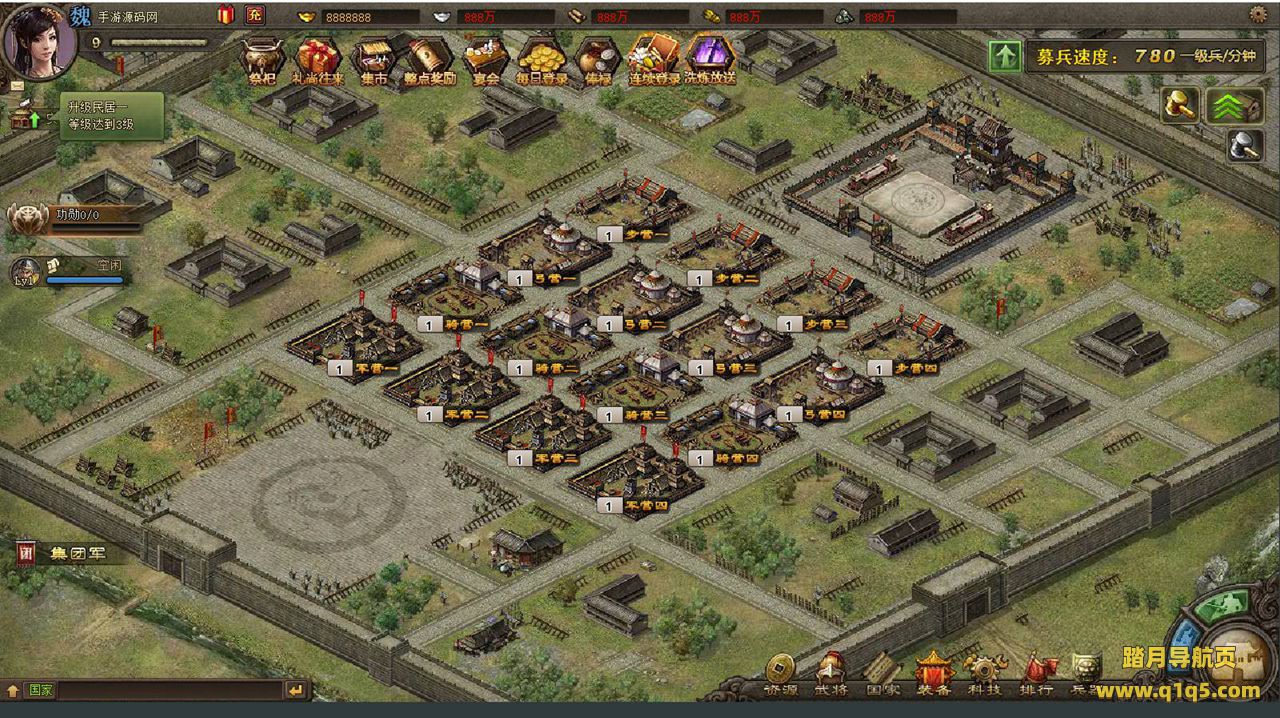Open the 集市 market icon

pos(374,59)
